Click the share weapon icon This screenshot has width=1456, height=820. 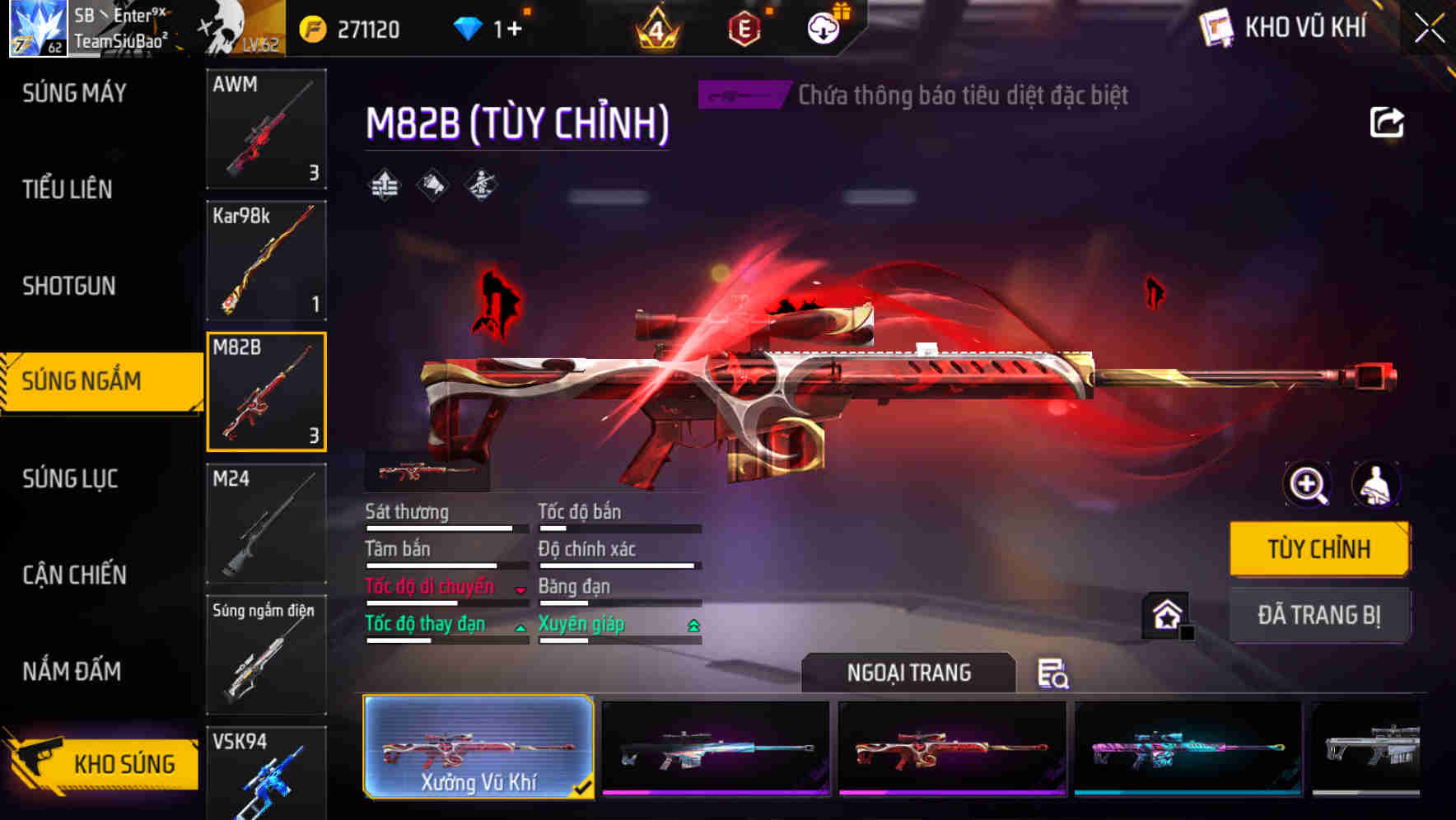(1388, 122)
